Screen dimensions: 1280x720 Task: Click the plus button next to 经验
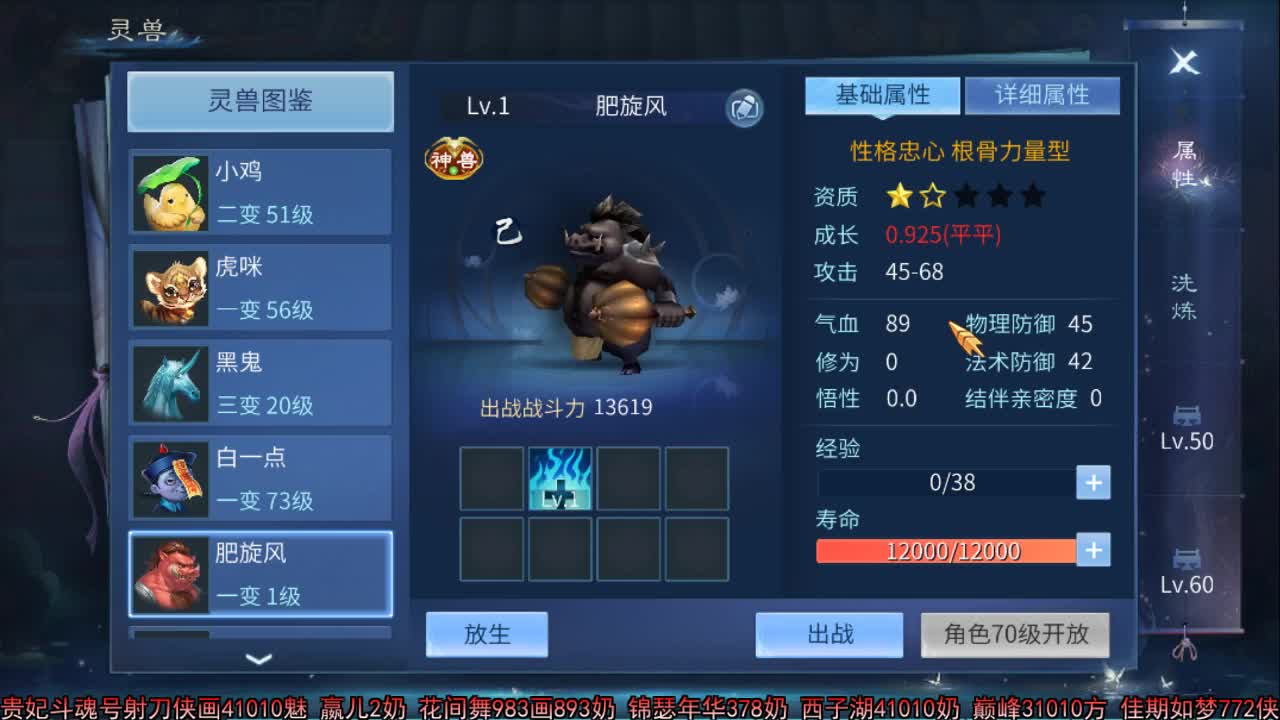click(1092, 483)
